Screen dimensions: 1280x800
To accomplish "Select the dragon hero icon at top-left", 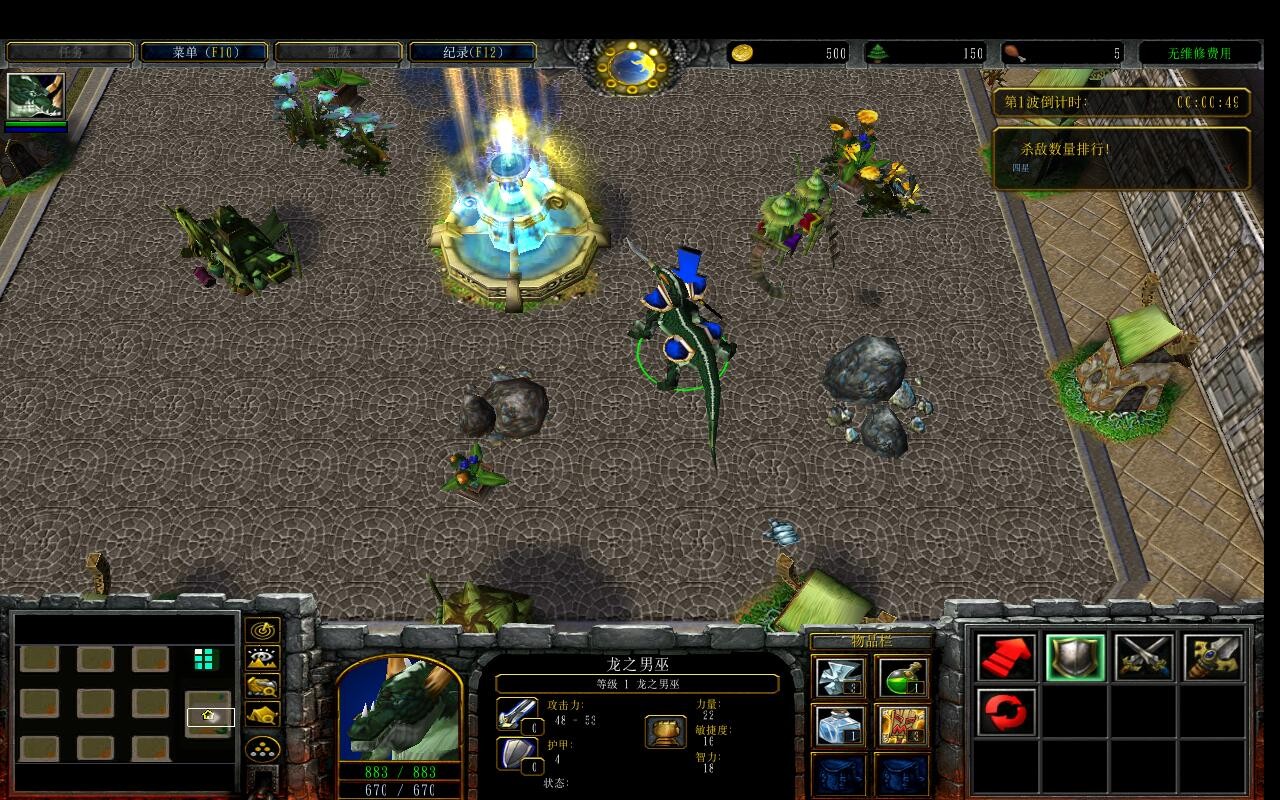I will 36,96.
